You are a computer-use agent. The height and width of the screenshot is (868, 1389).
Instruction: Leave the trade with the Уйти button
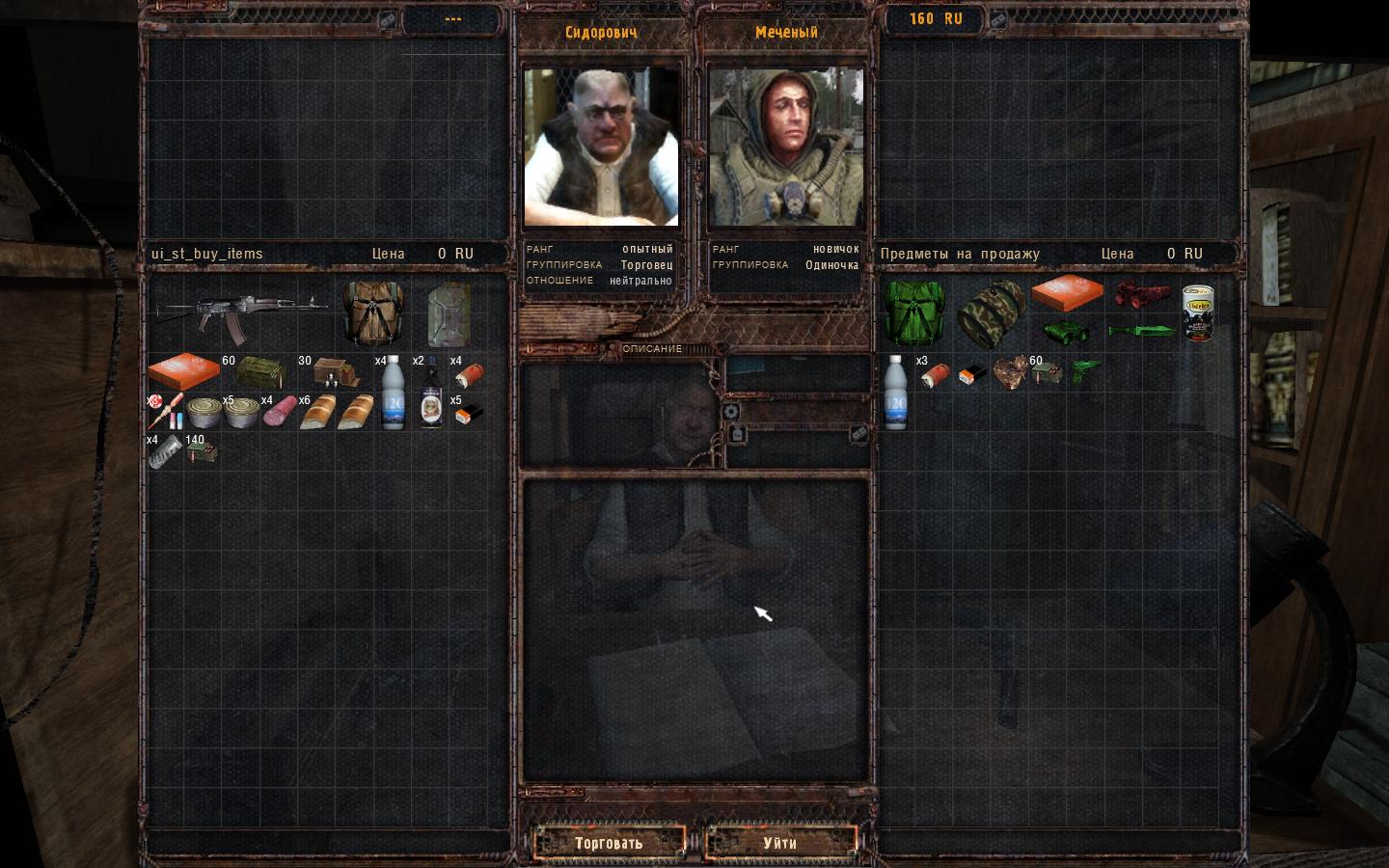(780, 843)
